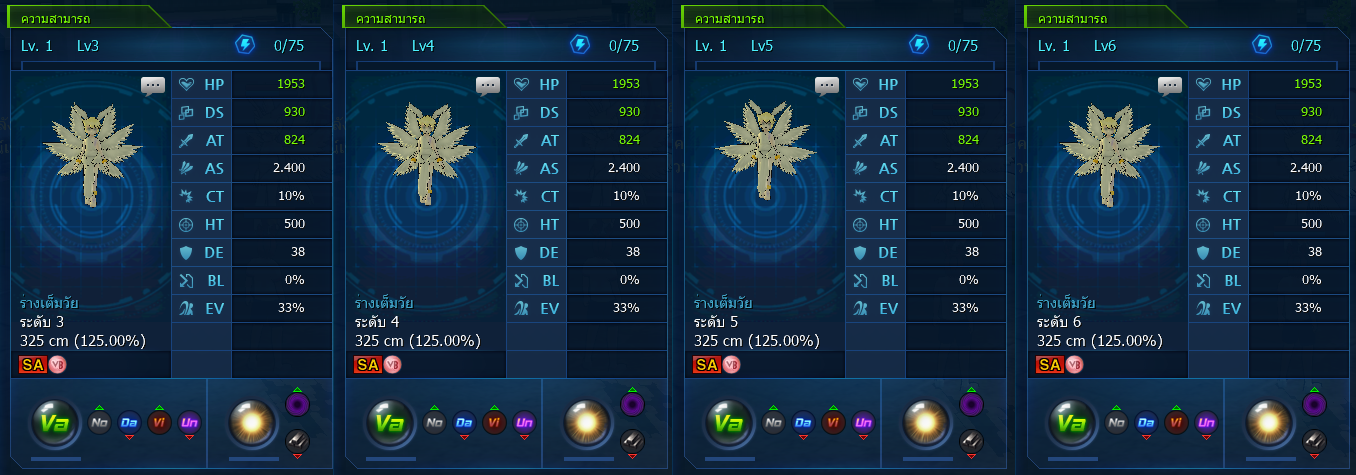Open the '...' options button in the Lv3 panel
The width and height of the screenshot is (1356, 475).
[x=152, y=85]
